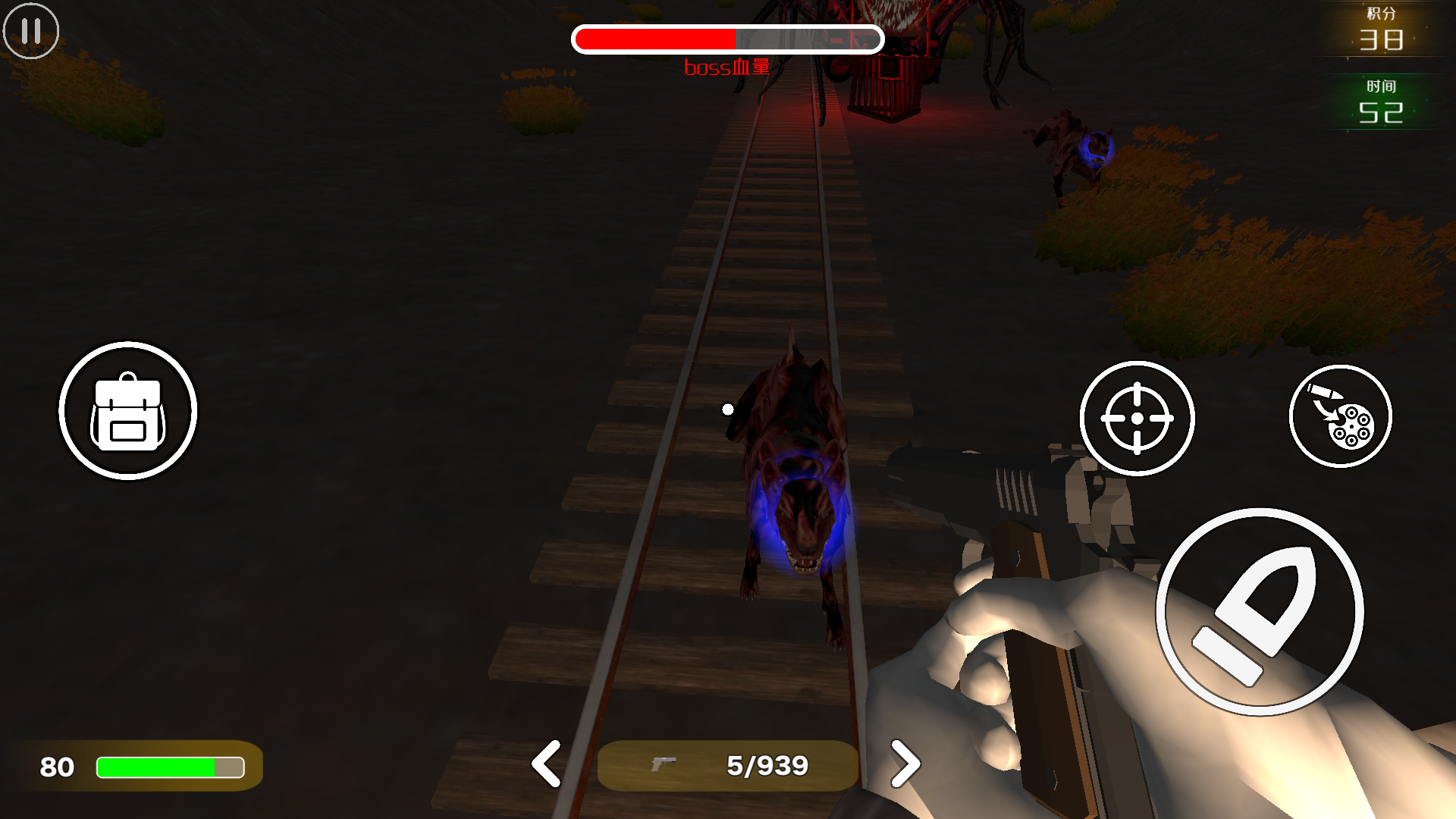Tap the crosshair aim button
This screenshot has height=819, width=1456.
[x=1137, y=418]
